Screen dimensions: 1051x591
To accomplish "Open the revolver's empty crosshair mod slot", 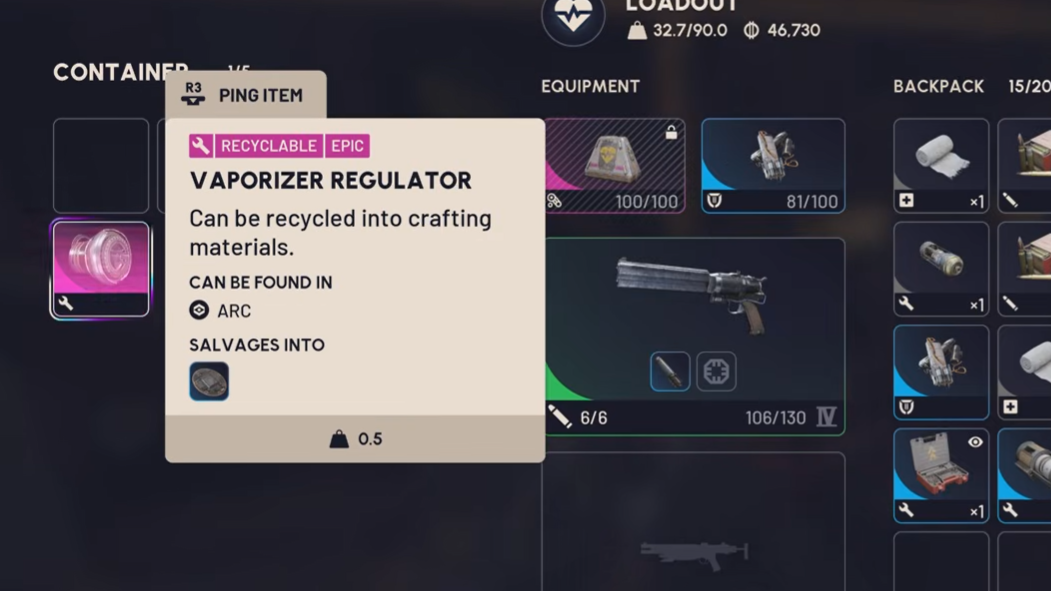I will (x=716, y=372).
